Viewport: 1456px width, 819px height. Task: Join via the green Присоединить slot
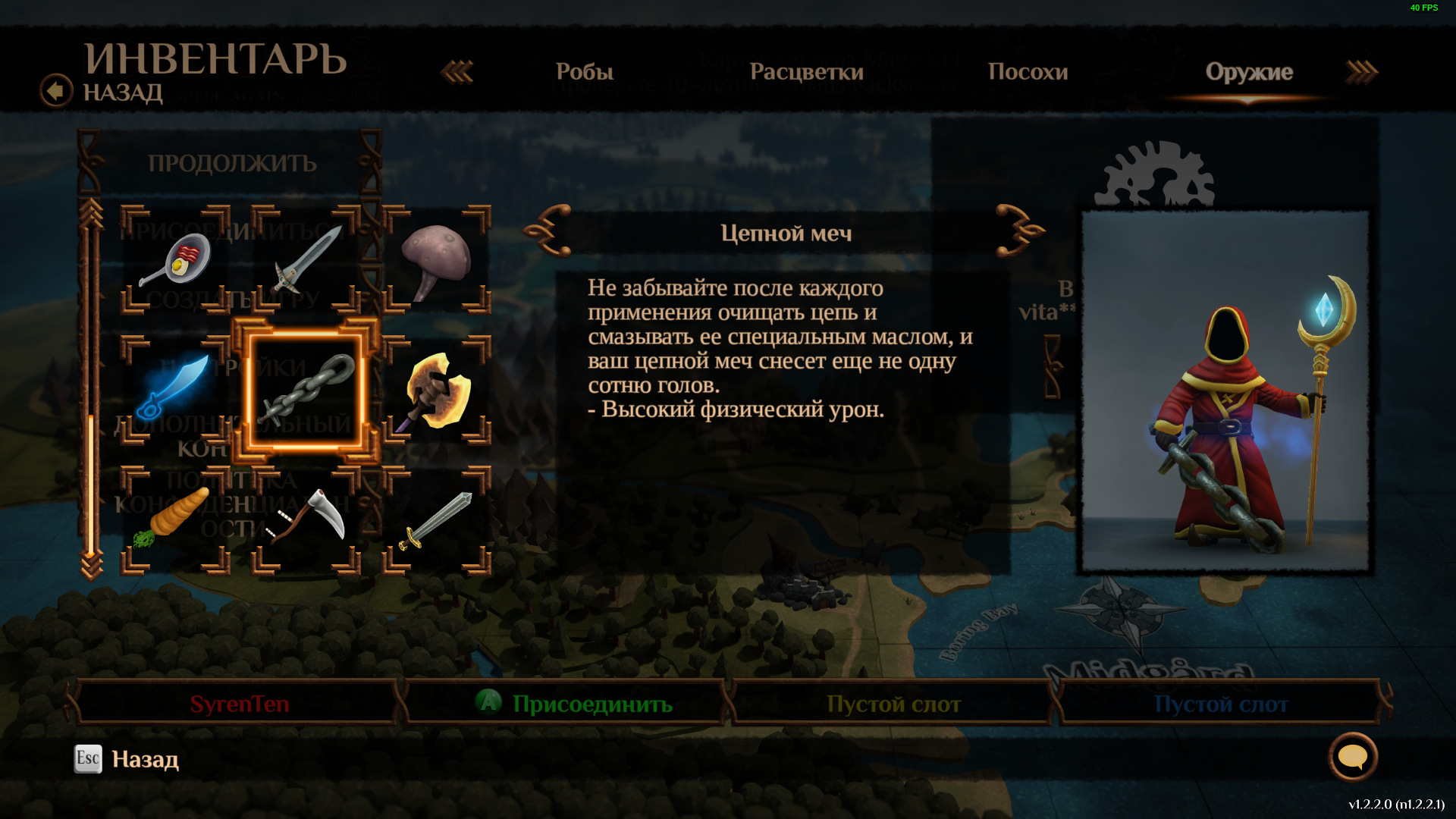[576, 704]
